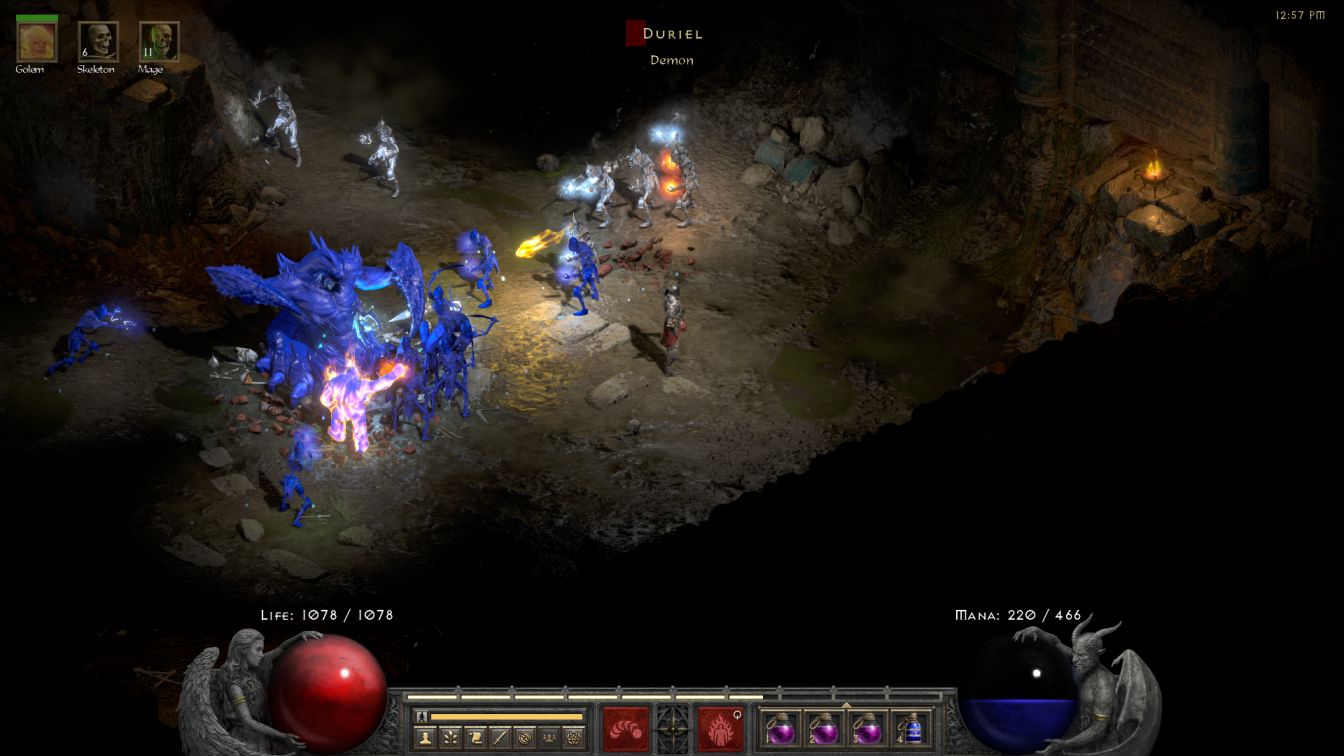This screenshot has width=1344, height=756.
Task: Select the Skeleton minion portrait
Action: pyautogui.click(x=97, y=42)
